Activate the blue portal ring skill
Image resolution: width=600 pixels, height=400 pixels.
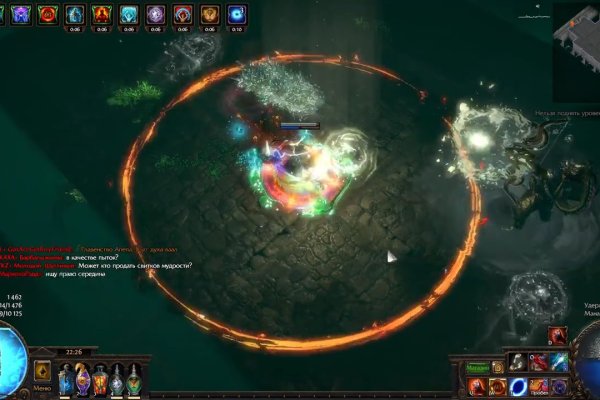point(519,385)
